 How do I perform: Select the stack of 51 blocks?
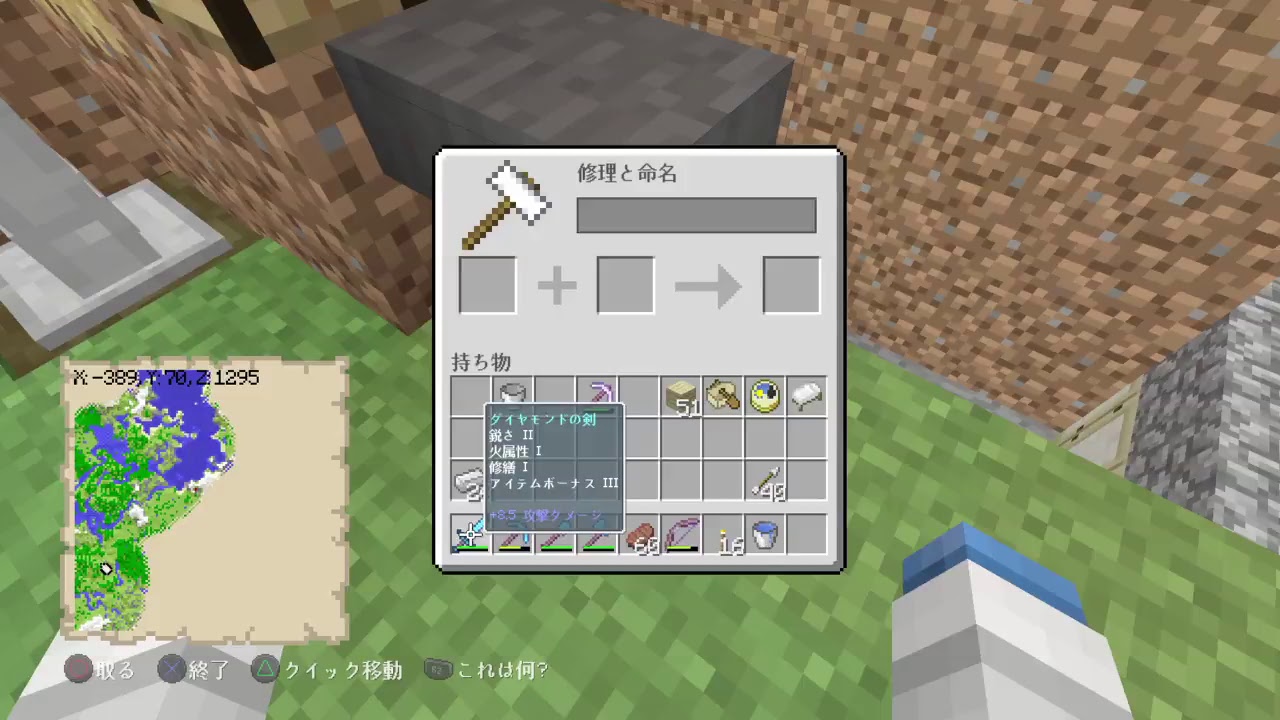(680, 397)
